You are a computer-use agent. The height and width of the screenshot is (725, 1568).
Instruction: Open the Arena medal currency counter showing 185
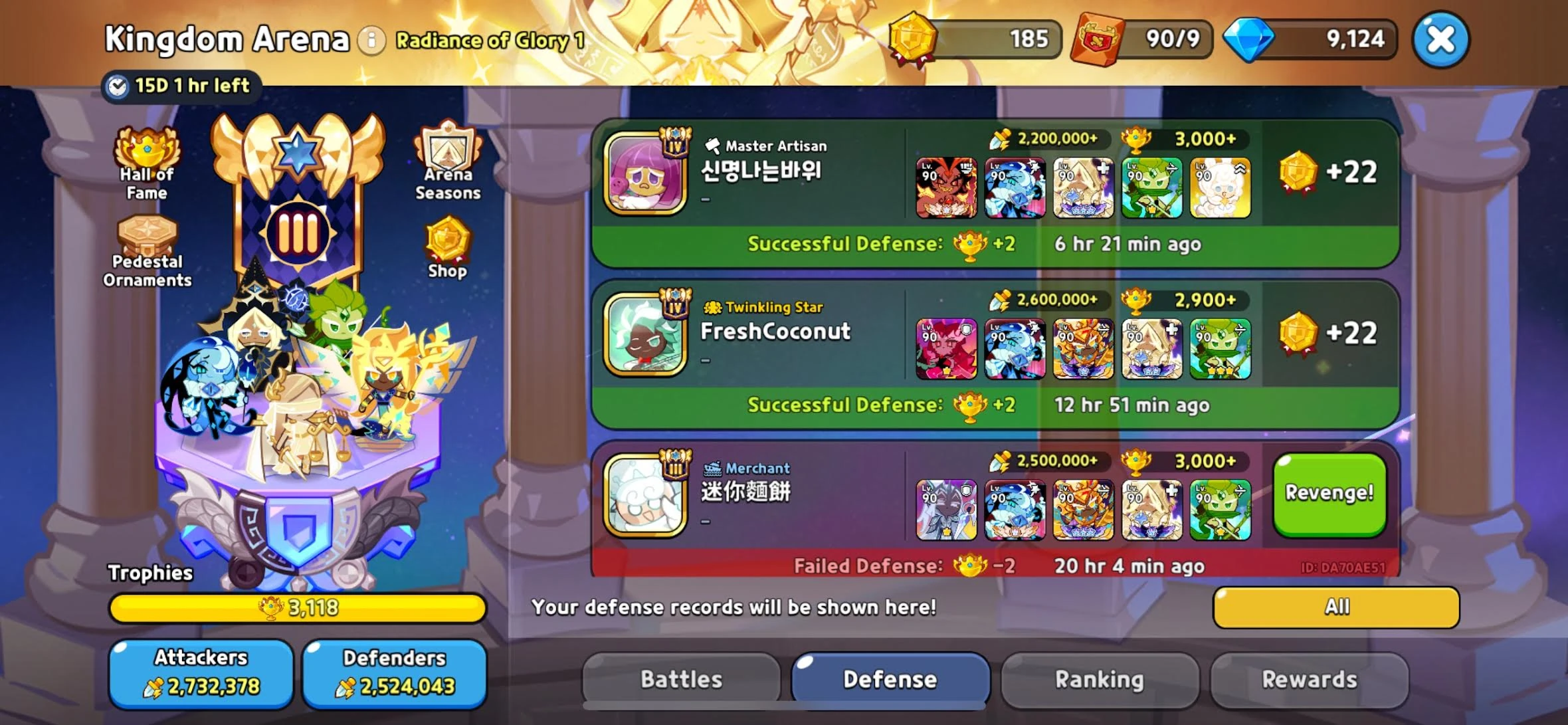[983, 38]
